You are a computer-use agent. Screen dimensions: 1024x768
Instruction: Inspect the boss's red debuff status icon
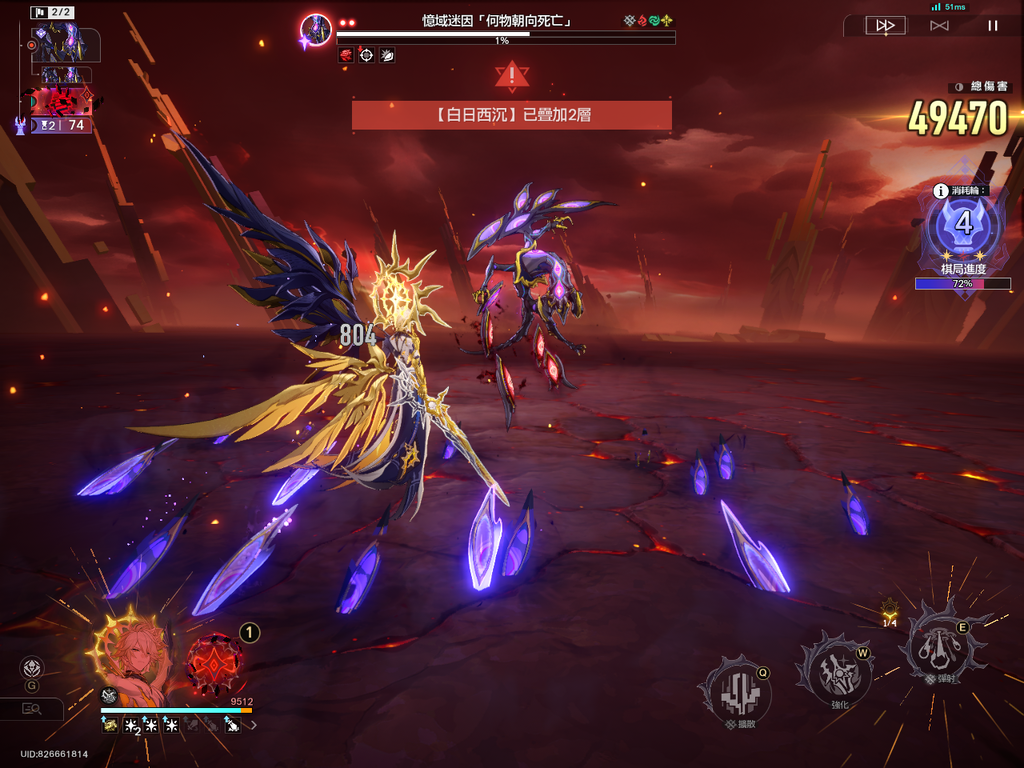click(x=346, y=56)
